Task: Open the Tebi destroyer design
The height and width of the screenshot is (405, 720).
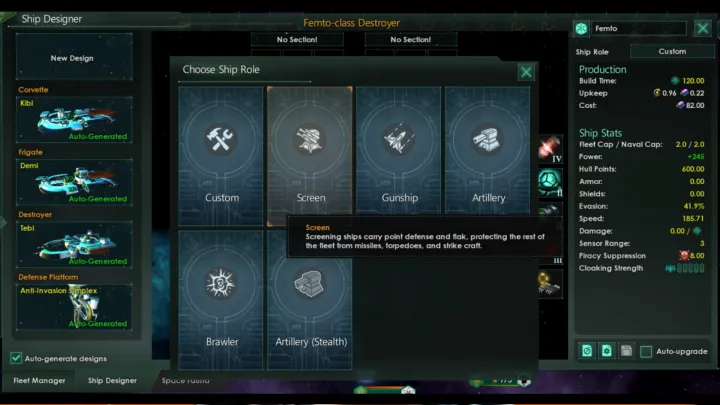Action: point(74,244)
